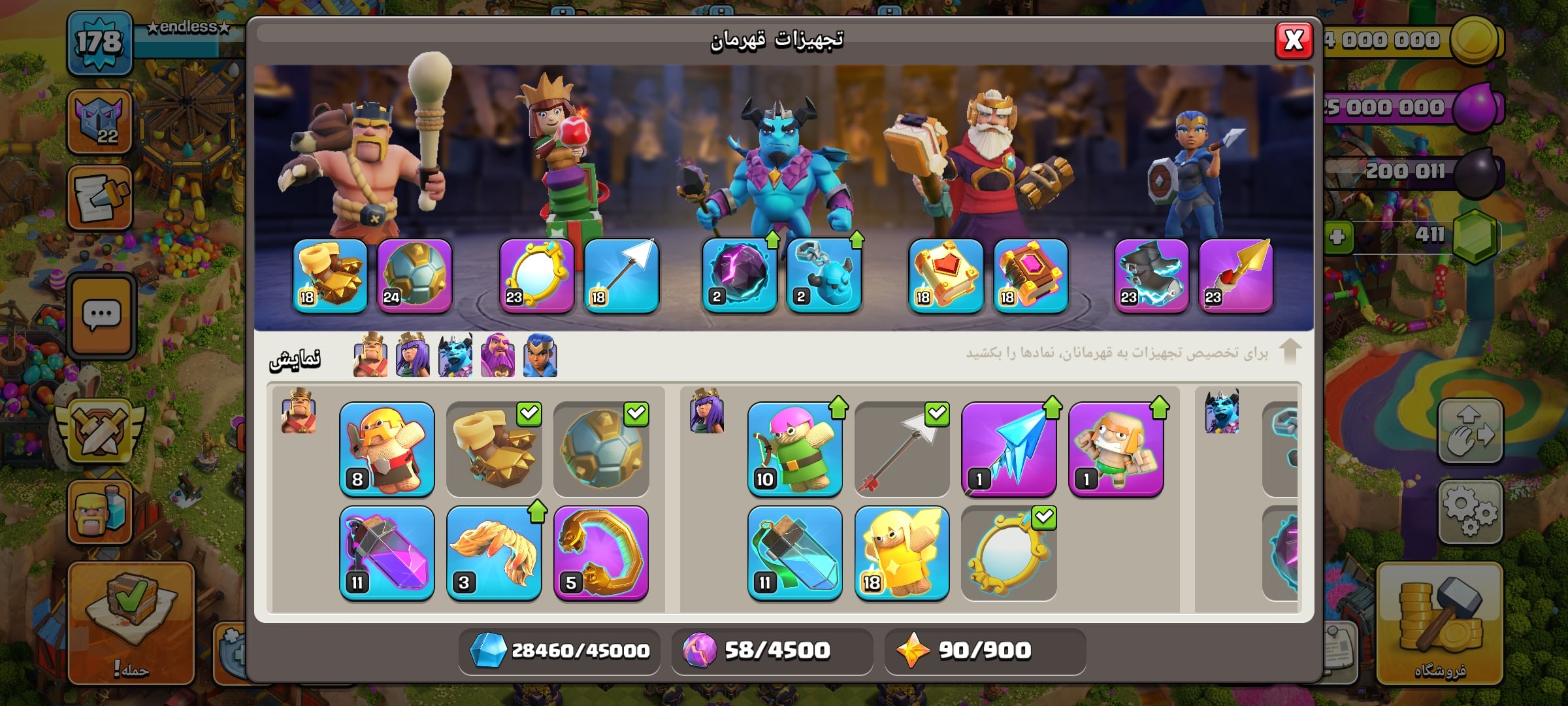Select the equipped Magic Mirror slot level 23
This screenshot has width=1568, height=706.
click(536, 275)
